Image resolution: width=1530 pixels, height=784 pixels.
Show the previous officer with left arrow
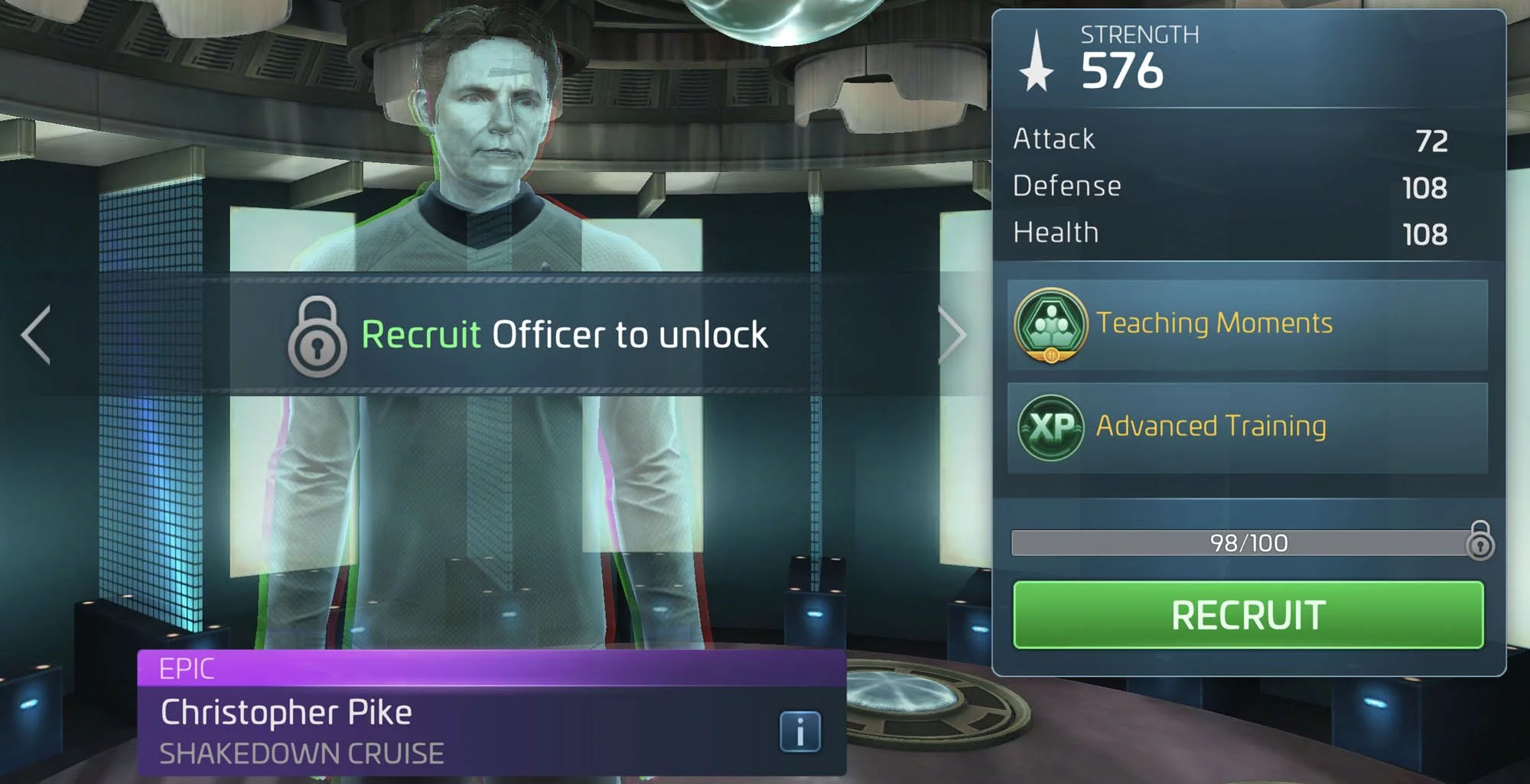pyautogui.click(x=37, y=334)
